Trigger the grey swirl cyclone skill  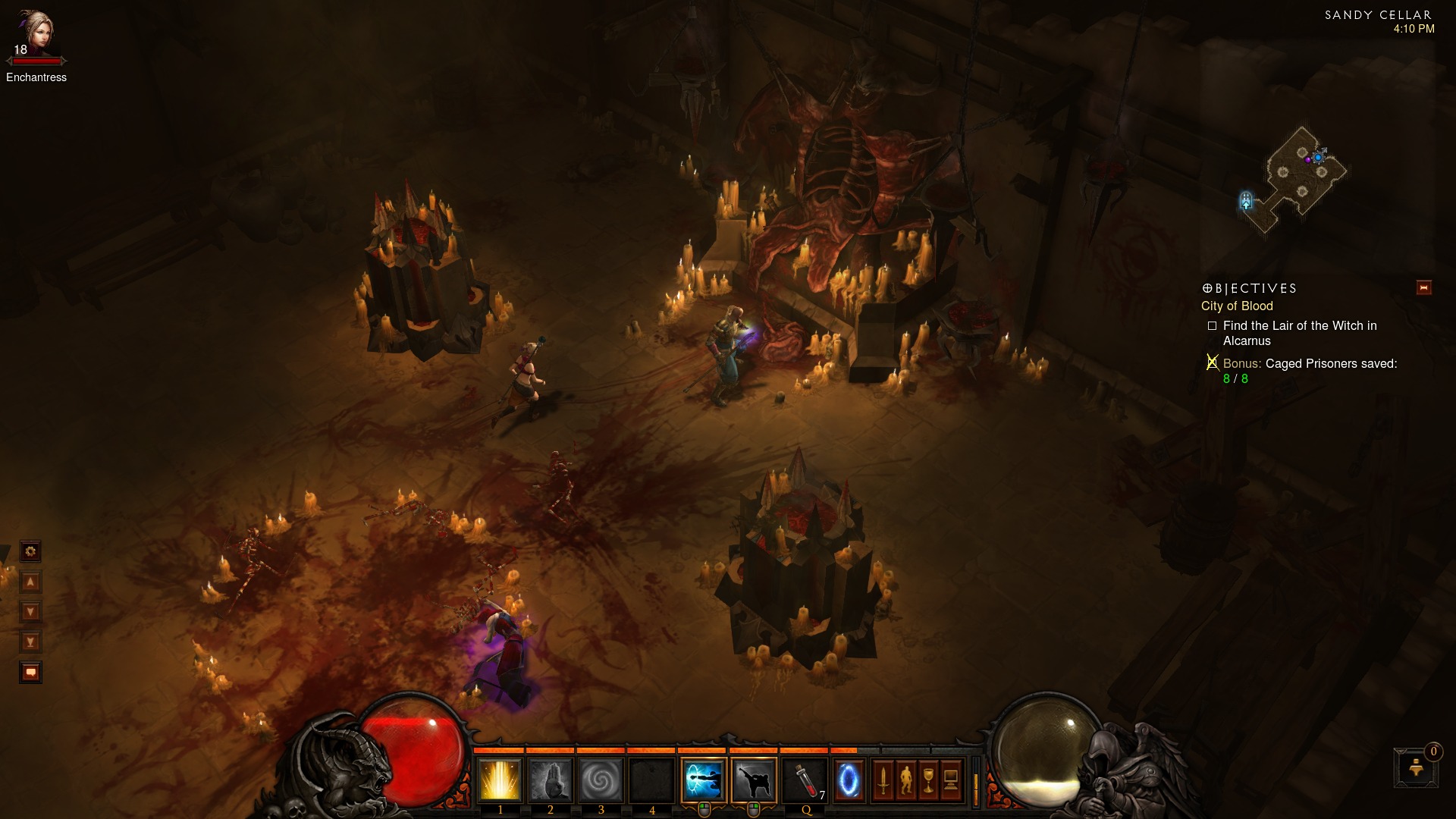click(601, 780)
